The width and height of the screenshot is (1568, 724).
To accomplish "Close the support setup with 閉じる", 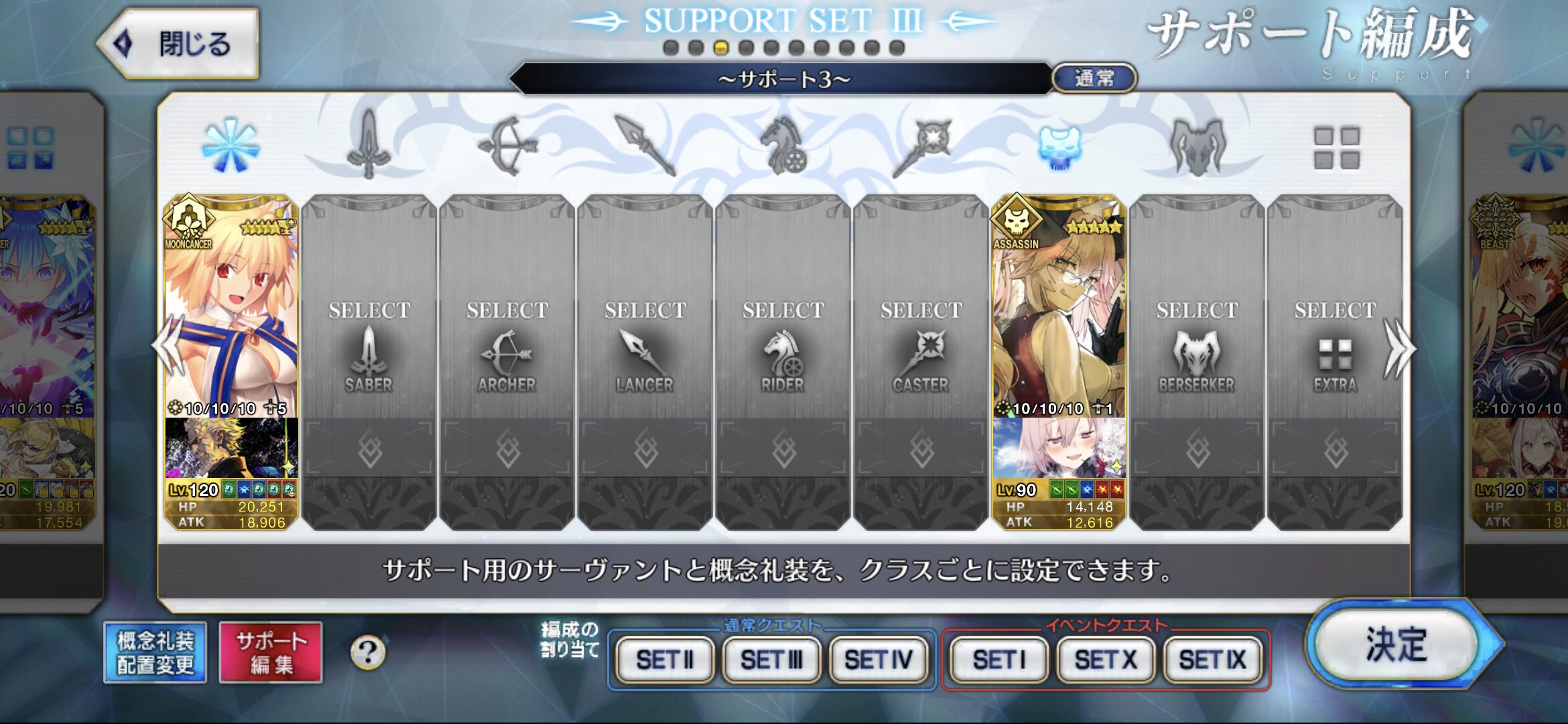I will pyautogui.click(x=179, y=44).
